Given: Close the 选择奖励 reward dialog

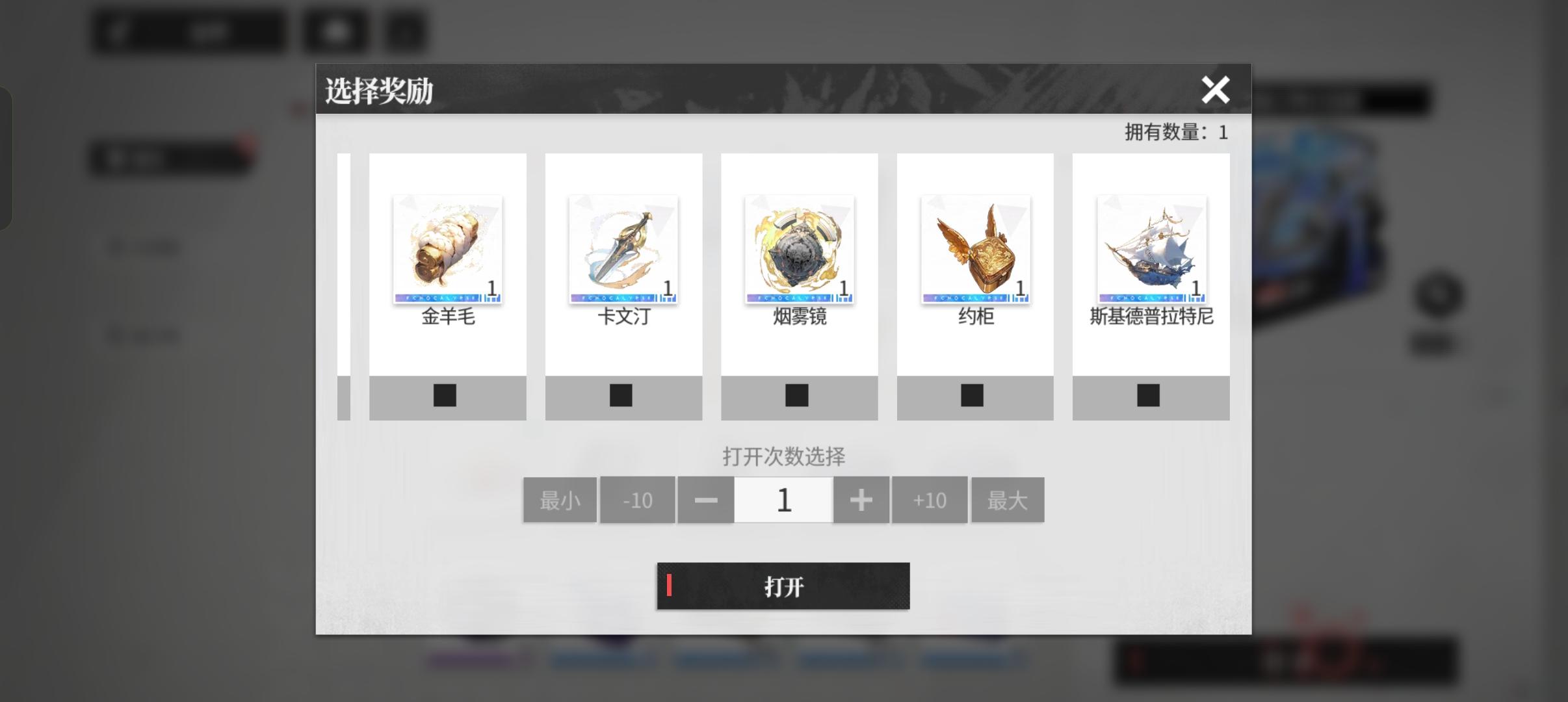Looking at the screenshot, I should pos(1217,90).
